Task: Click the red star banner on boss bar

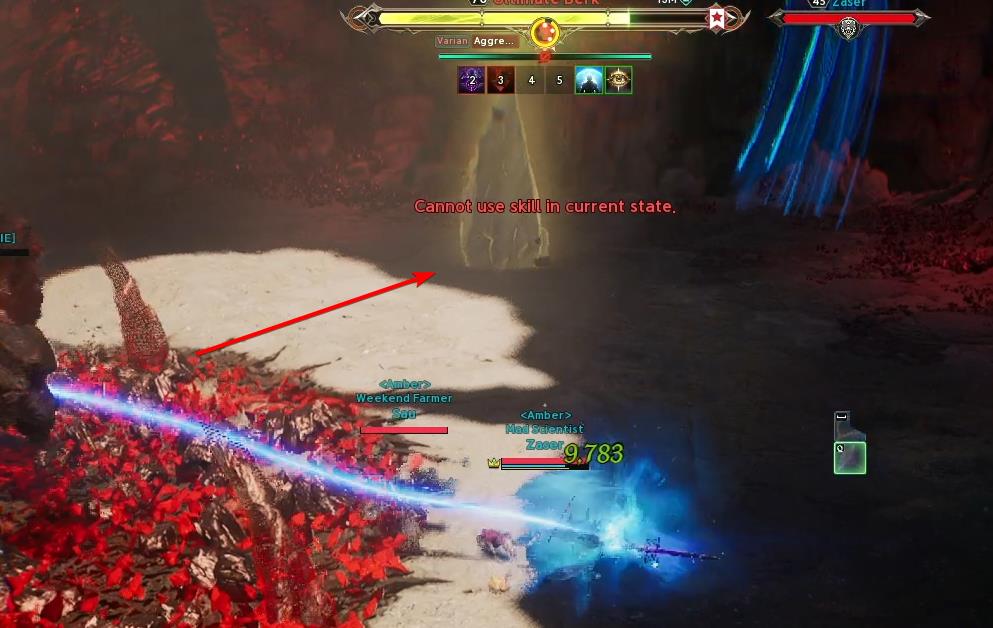Action: click(716, 18)
